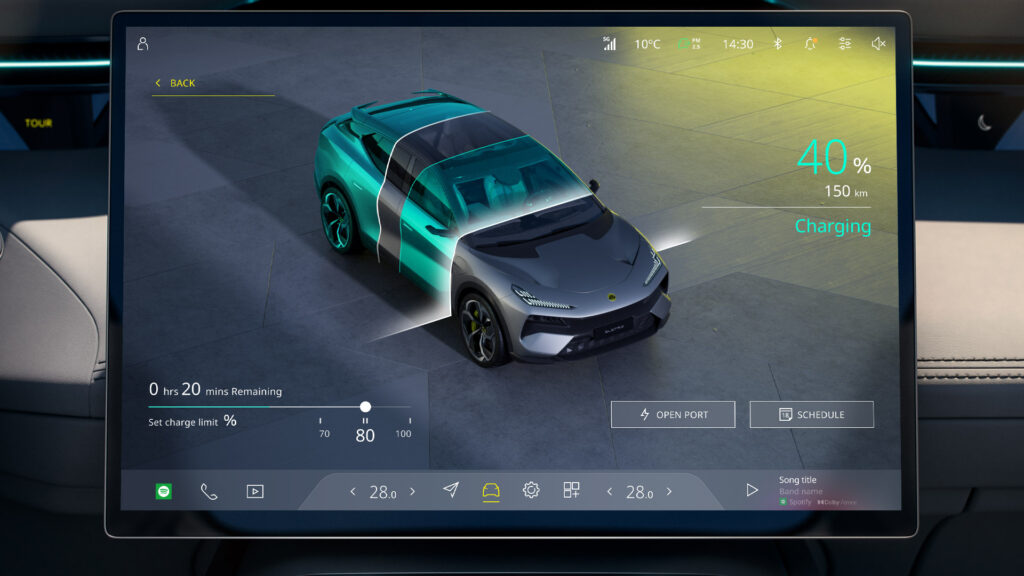Open the charge port
This screenshot has height=576, width=1024.
click(673, 414)
